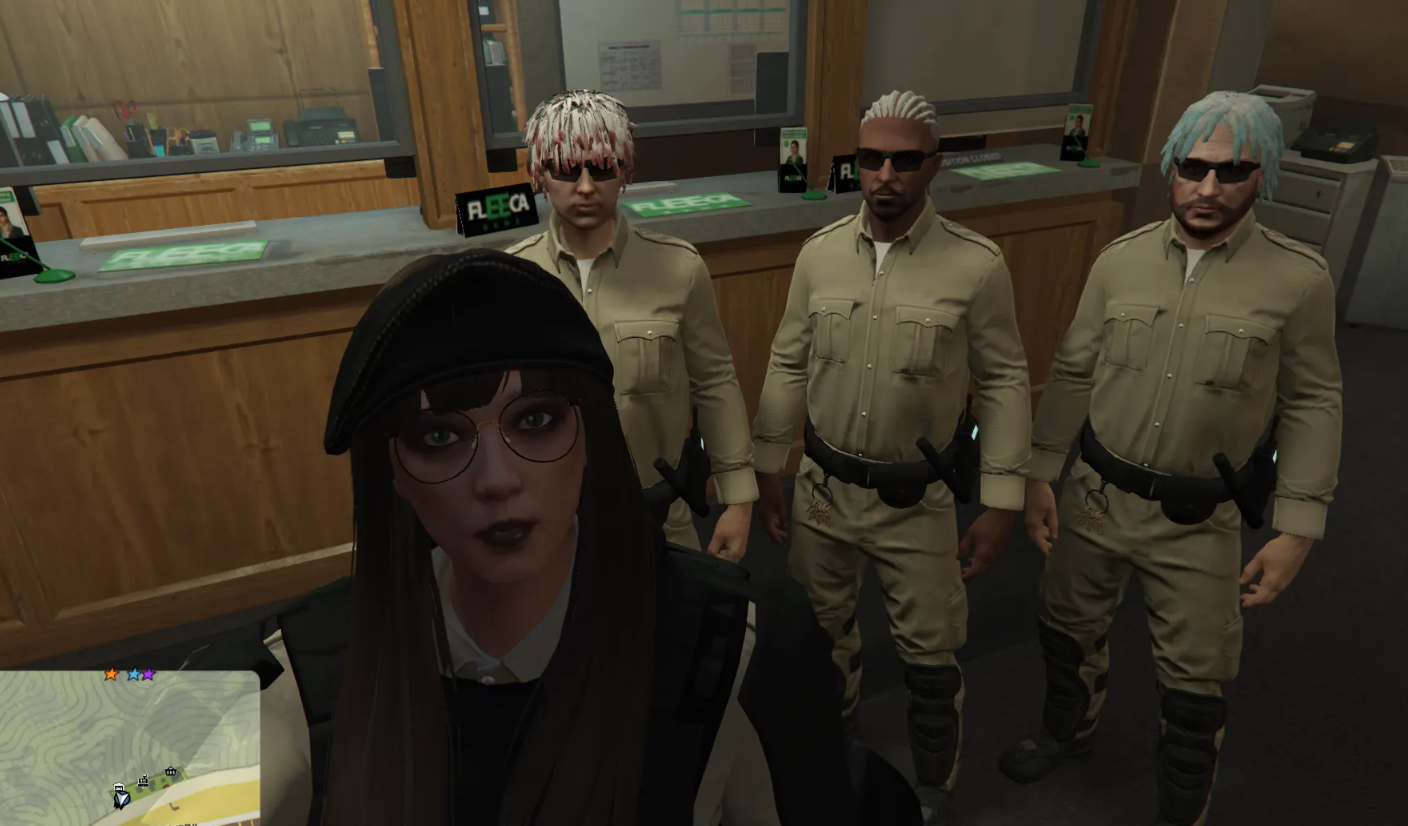Select the orange star map marker
The width and height of the screenshot is (1408, 826).
111,675
